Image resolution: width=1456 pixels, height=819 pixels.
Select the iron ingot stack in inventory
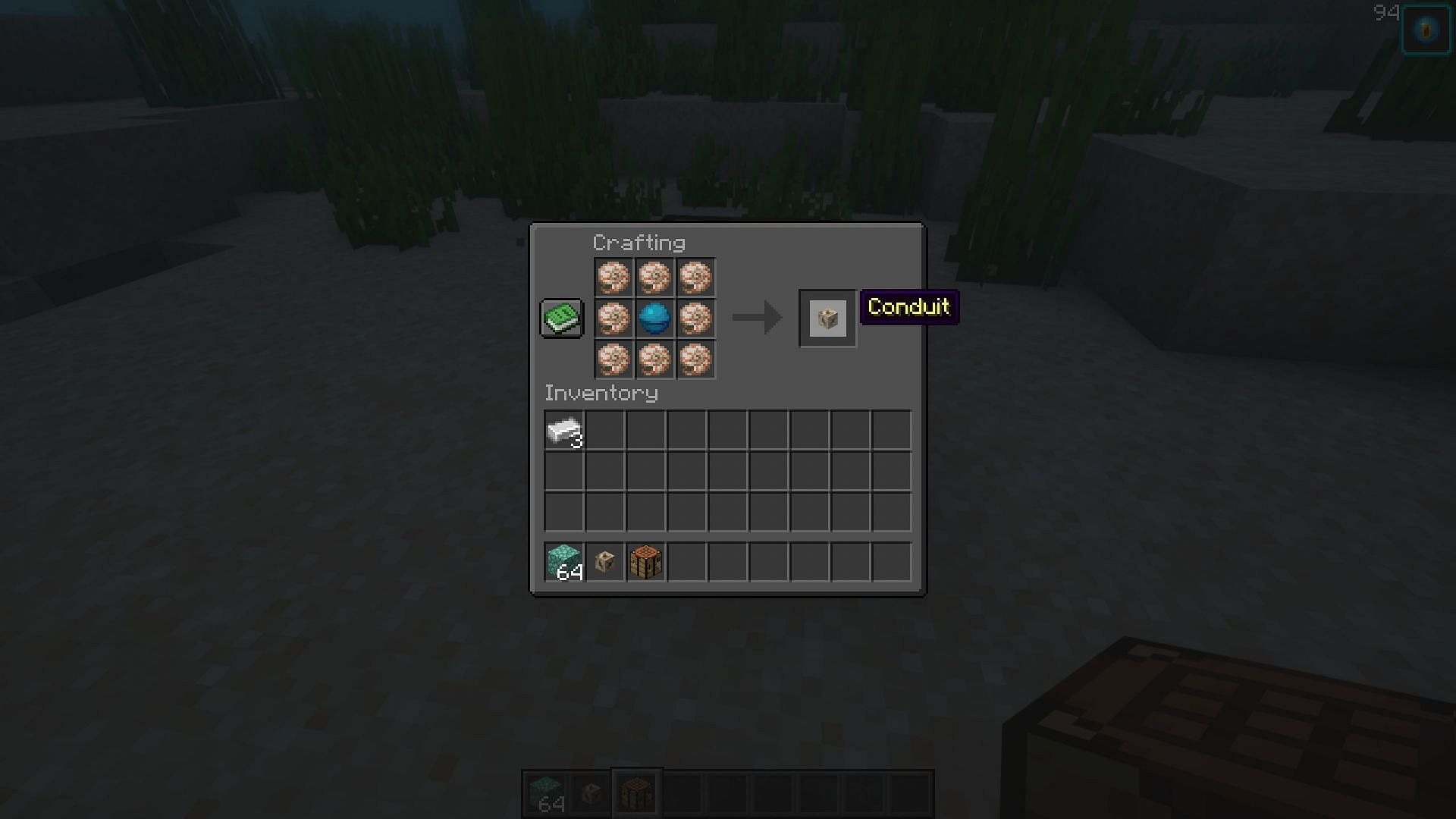[564, 430]
